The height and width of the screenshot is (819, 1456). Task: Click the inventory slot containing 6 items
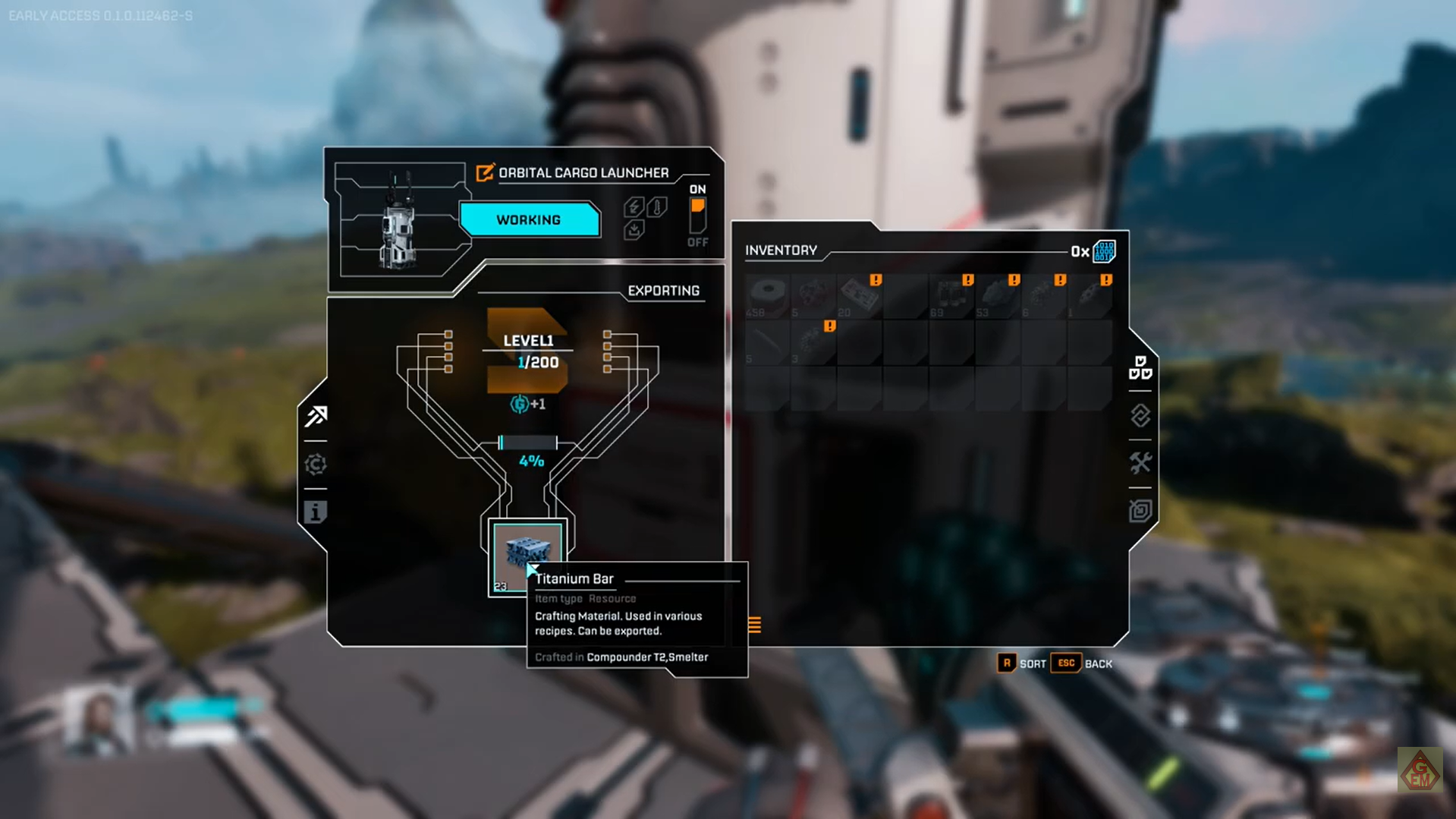click(x=1043, y=296)
